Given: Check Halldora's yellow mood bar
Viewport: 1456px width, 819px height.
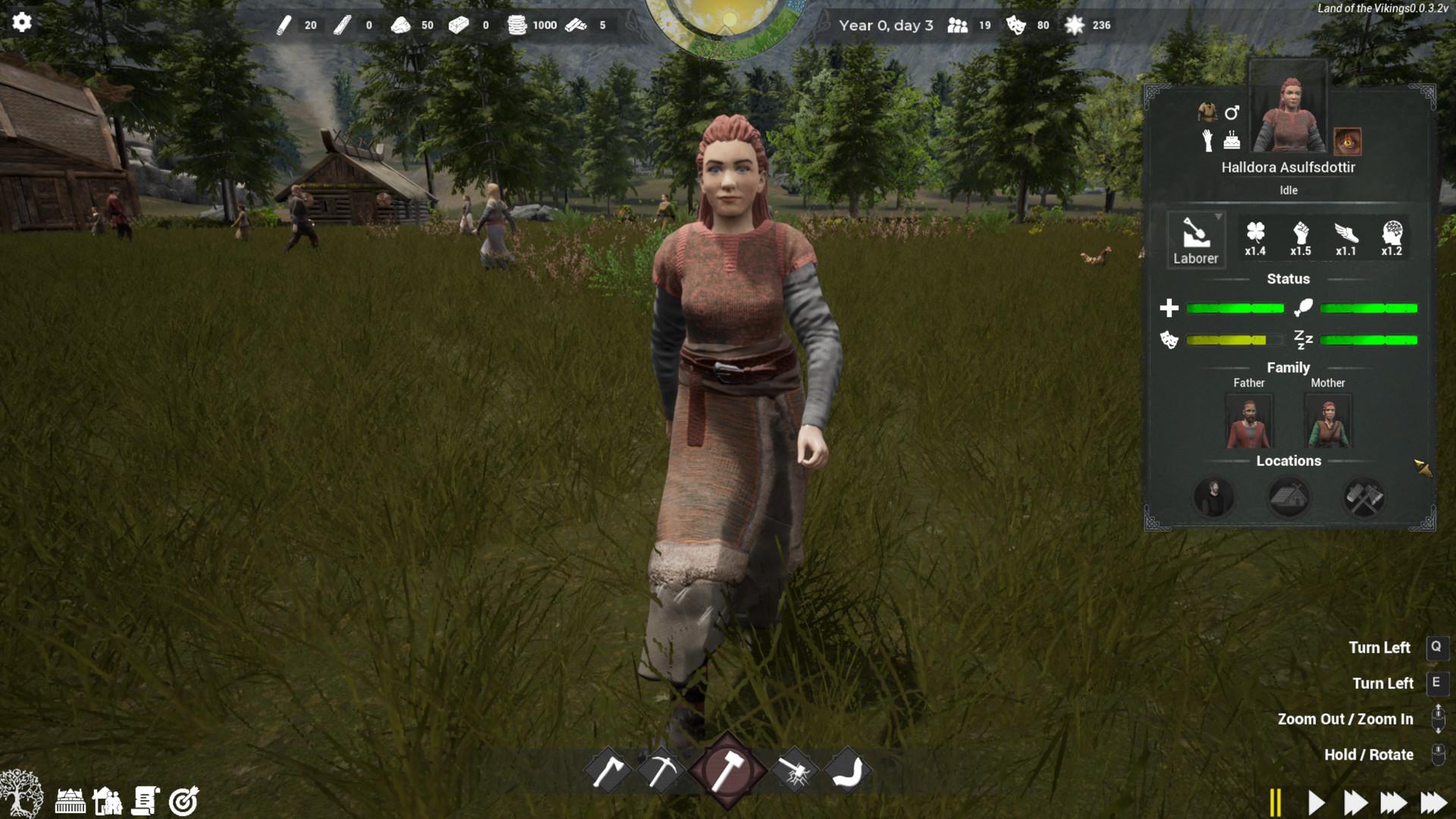Looking at the screenshot, I should 1228,340.
